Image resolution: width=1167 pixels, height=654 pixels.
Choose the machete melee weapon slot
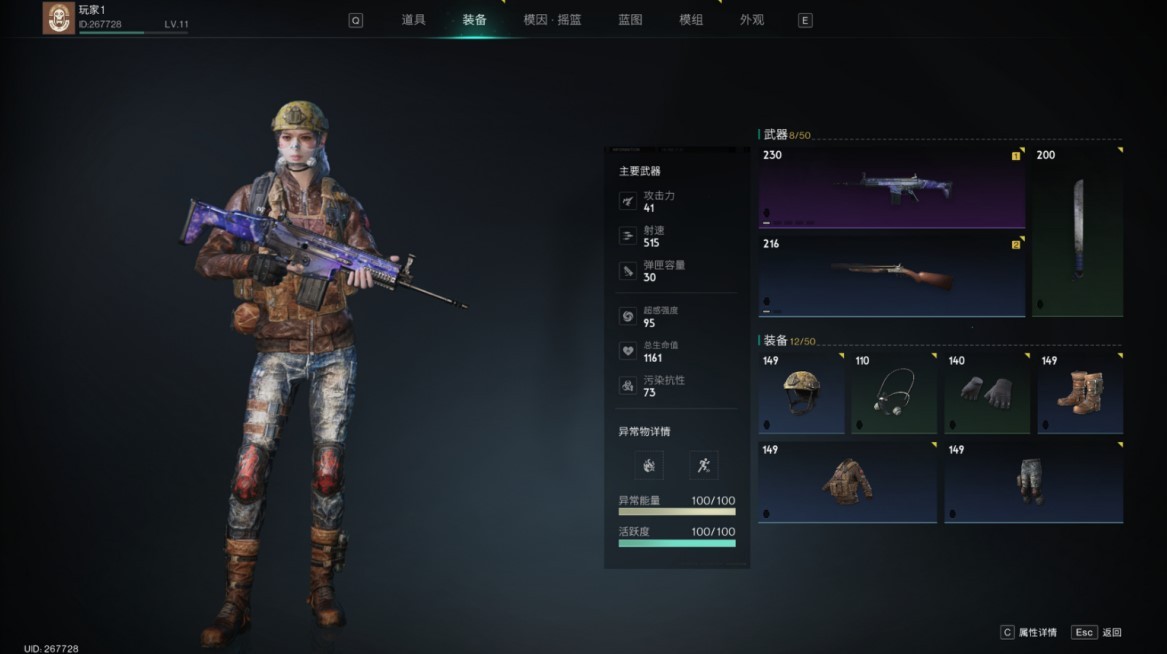coord(1077,230)
